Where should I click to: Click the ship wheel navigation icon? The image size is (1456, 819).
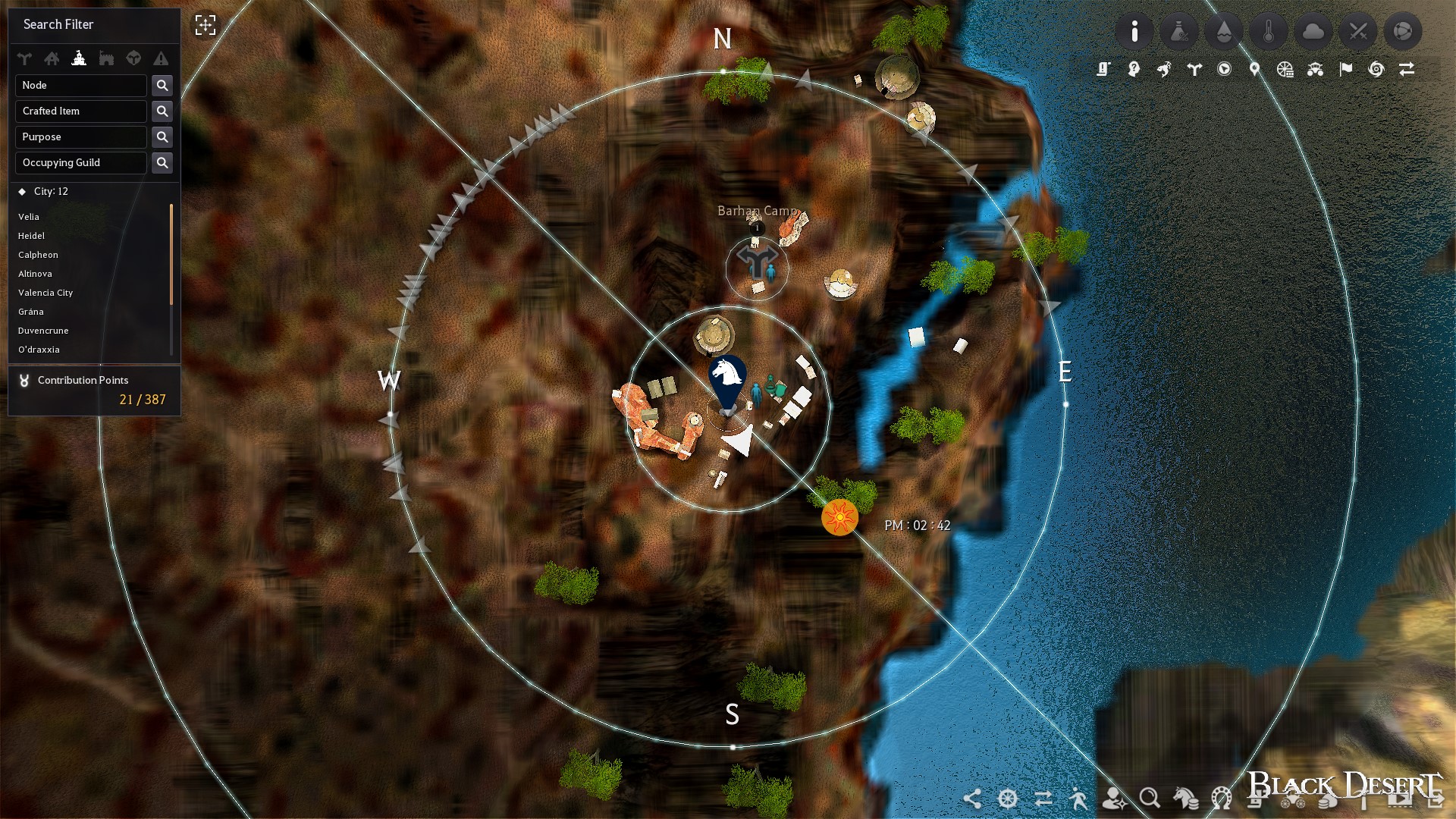click(1006, 799)
